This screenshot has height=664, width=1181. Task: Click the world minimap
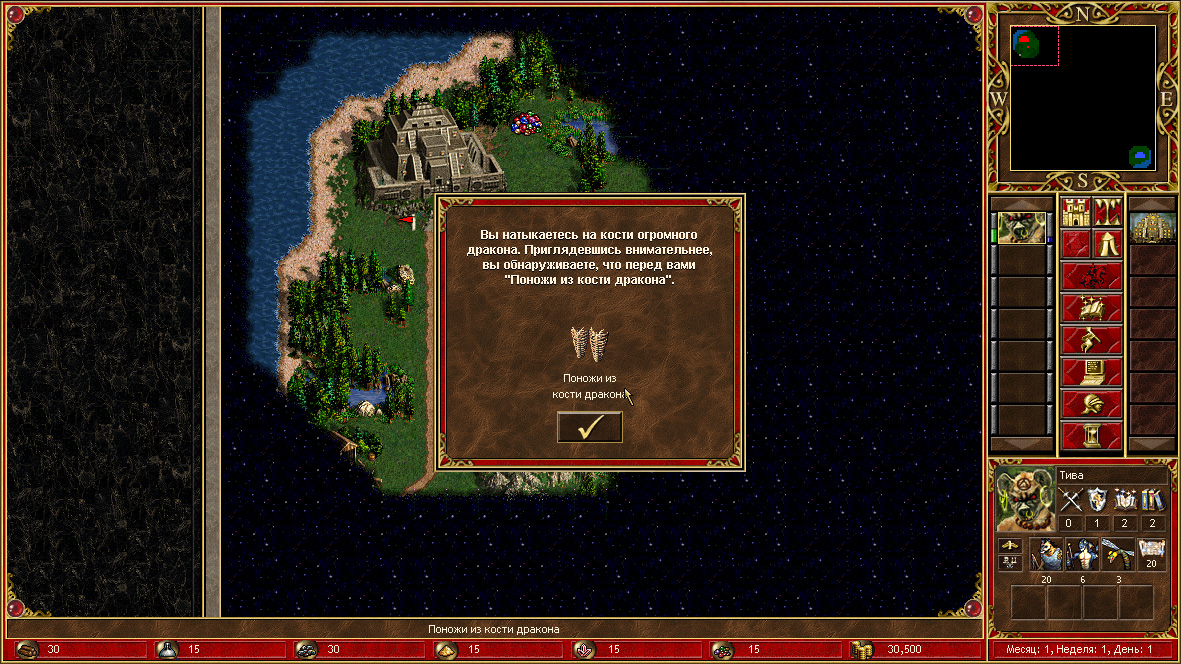click(1083, 97)
